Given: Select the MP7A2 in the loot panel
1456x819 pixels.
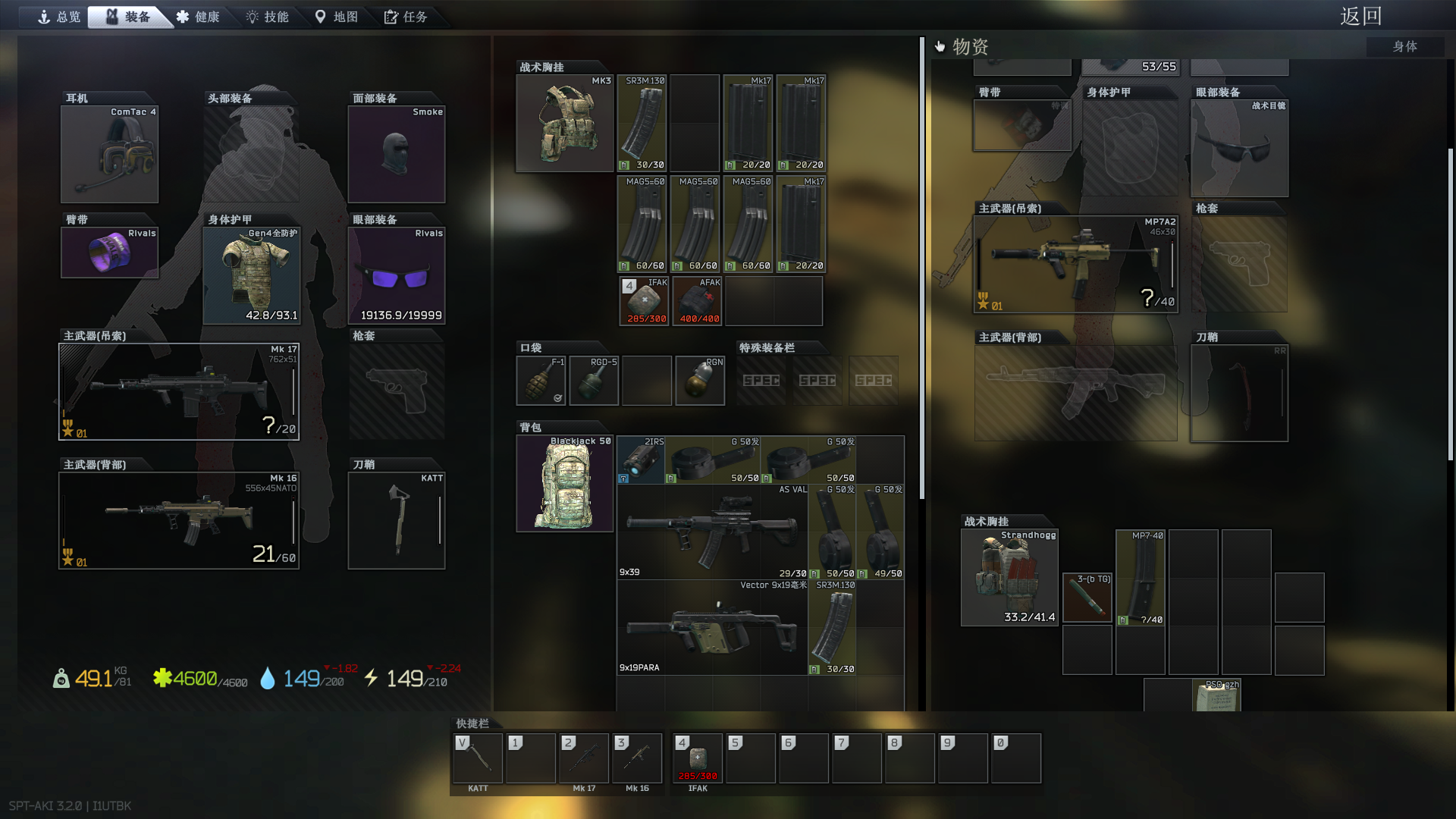Looking at the screenshot, I should pyautogui.click(x=1075, y=264).
